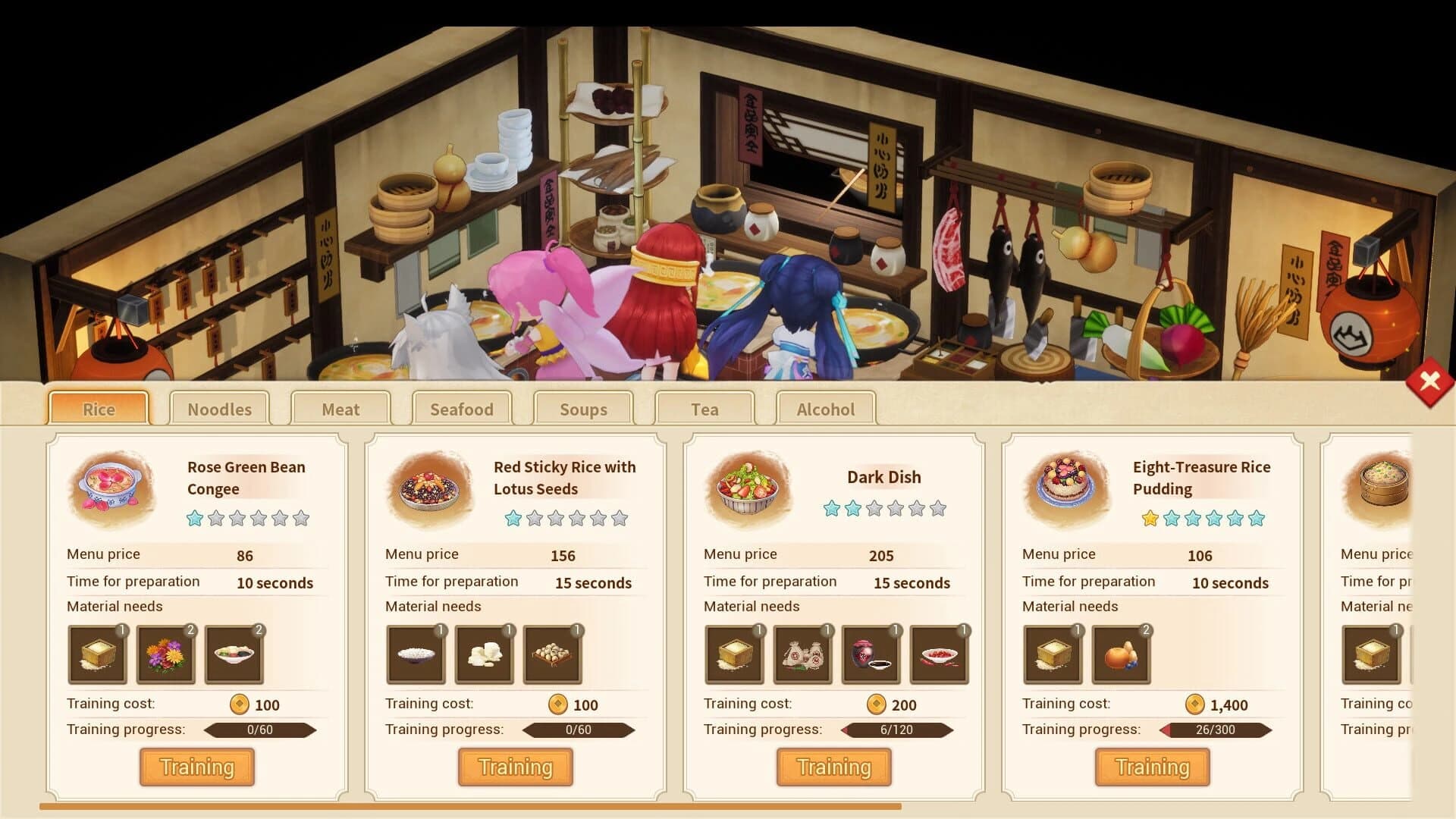The image size is (1456, 819).
Task: Open the Alcohol recipe category
Action: [x=826, y=409]
